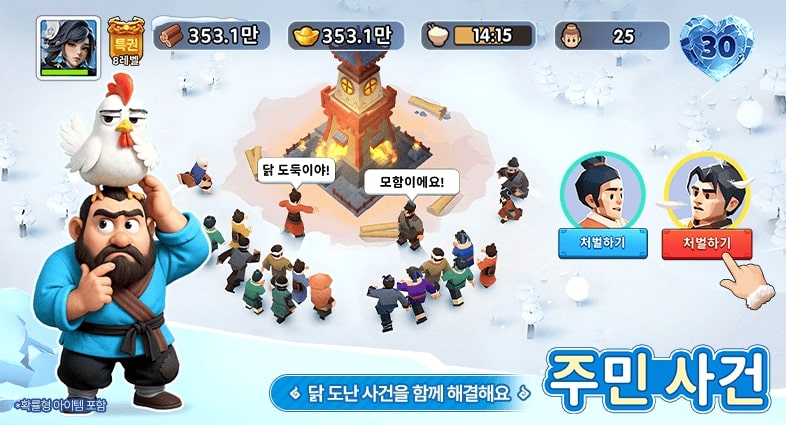Punish the suspect with the blue 처벌하기 button
The width and height of the screenshot is (786, 425).
tap(603, 244)
